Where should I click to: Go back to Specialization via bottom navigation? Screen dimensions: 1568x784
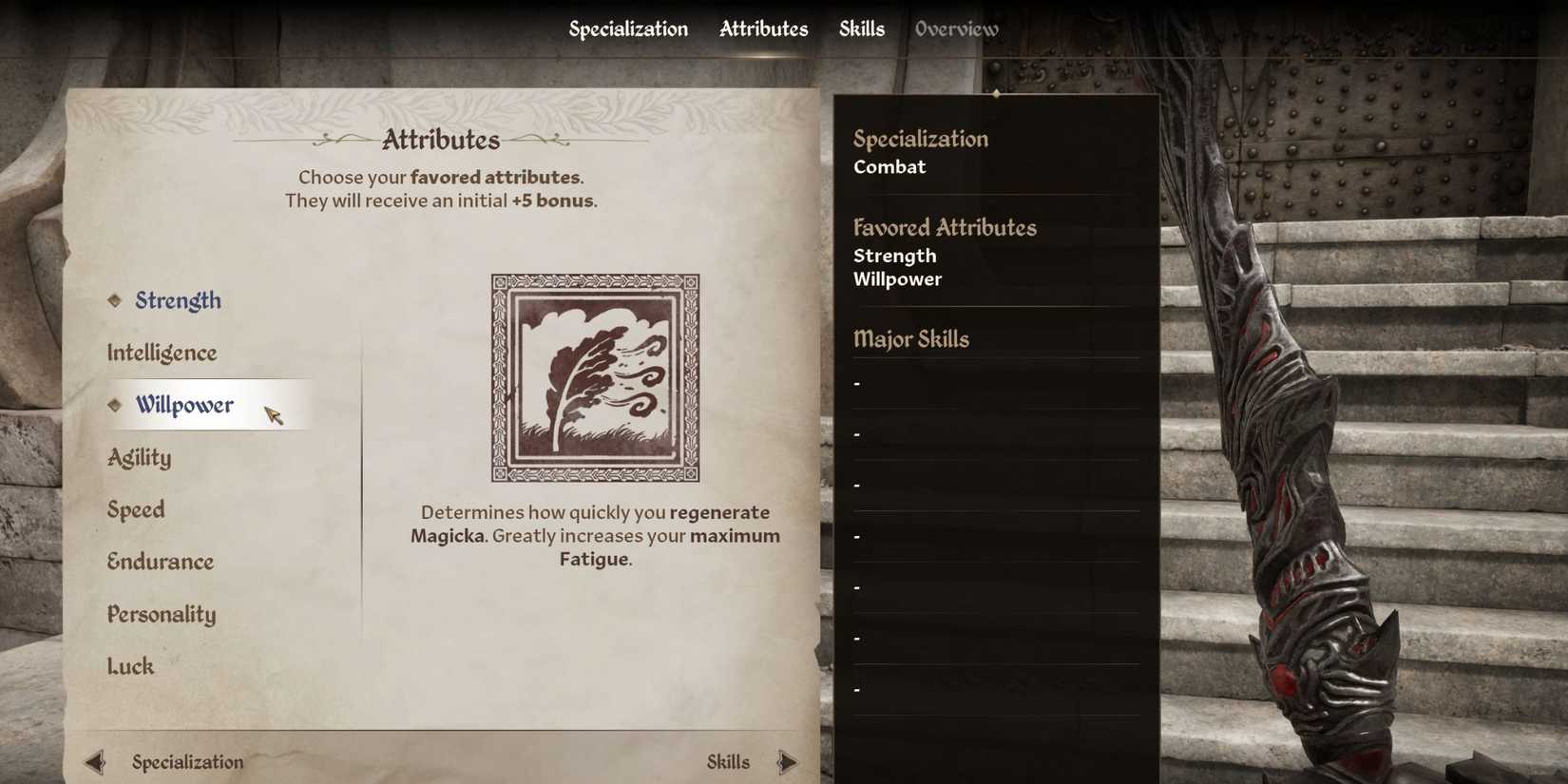[186, 761]
